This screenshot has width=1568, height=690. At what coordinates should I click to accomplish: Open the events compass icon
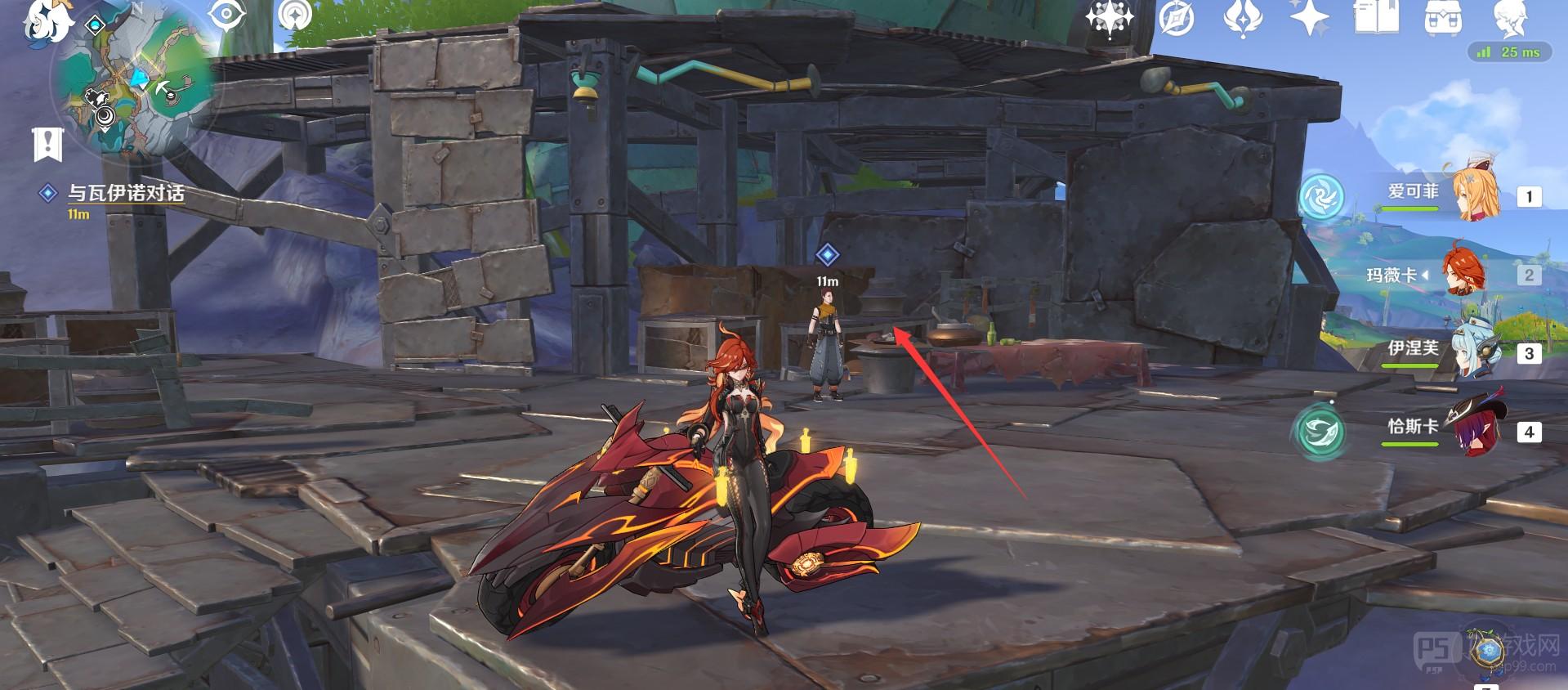[x=1177, y=18]
